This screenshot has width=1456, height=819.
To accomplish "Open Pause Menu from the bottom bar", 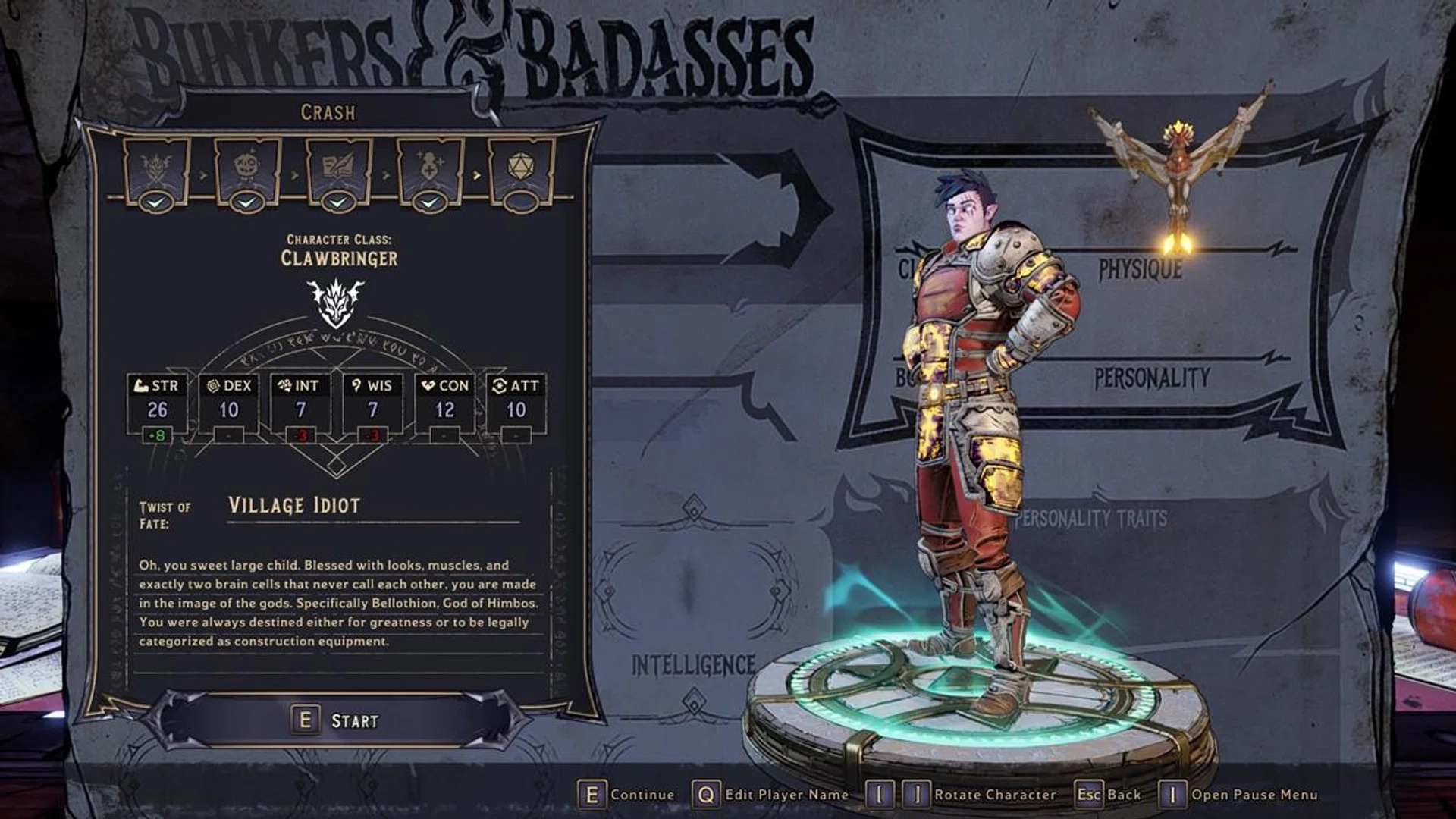I will [x=1240, y=795].
